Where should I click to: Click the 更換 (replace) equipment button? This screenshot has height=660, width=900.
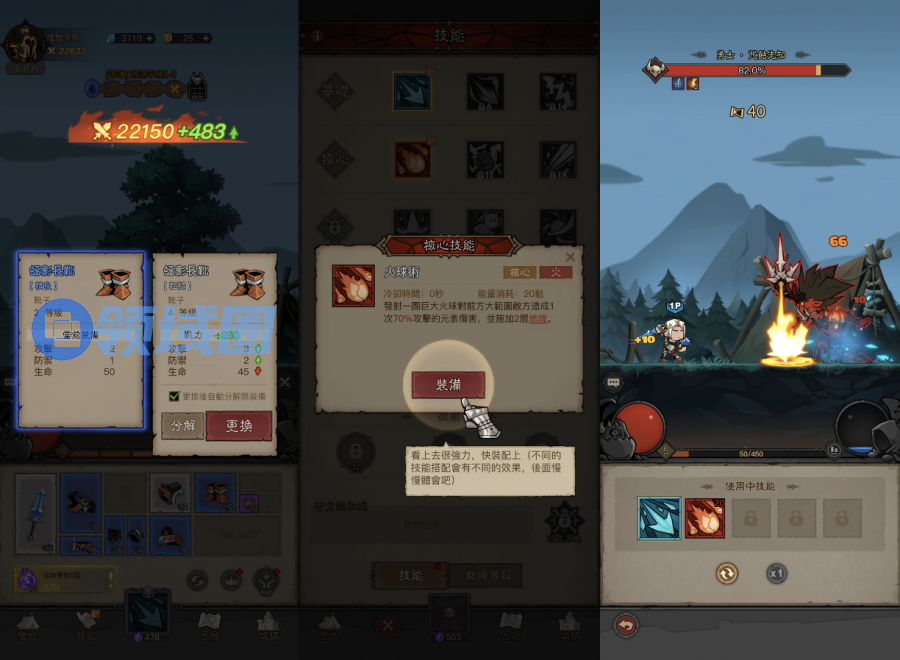tap(240, 425)
